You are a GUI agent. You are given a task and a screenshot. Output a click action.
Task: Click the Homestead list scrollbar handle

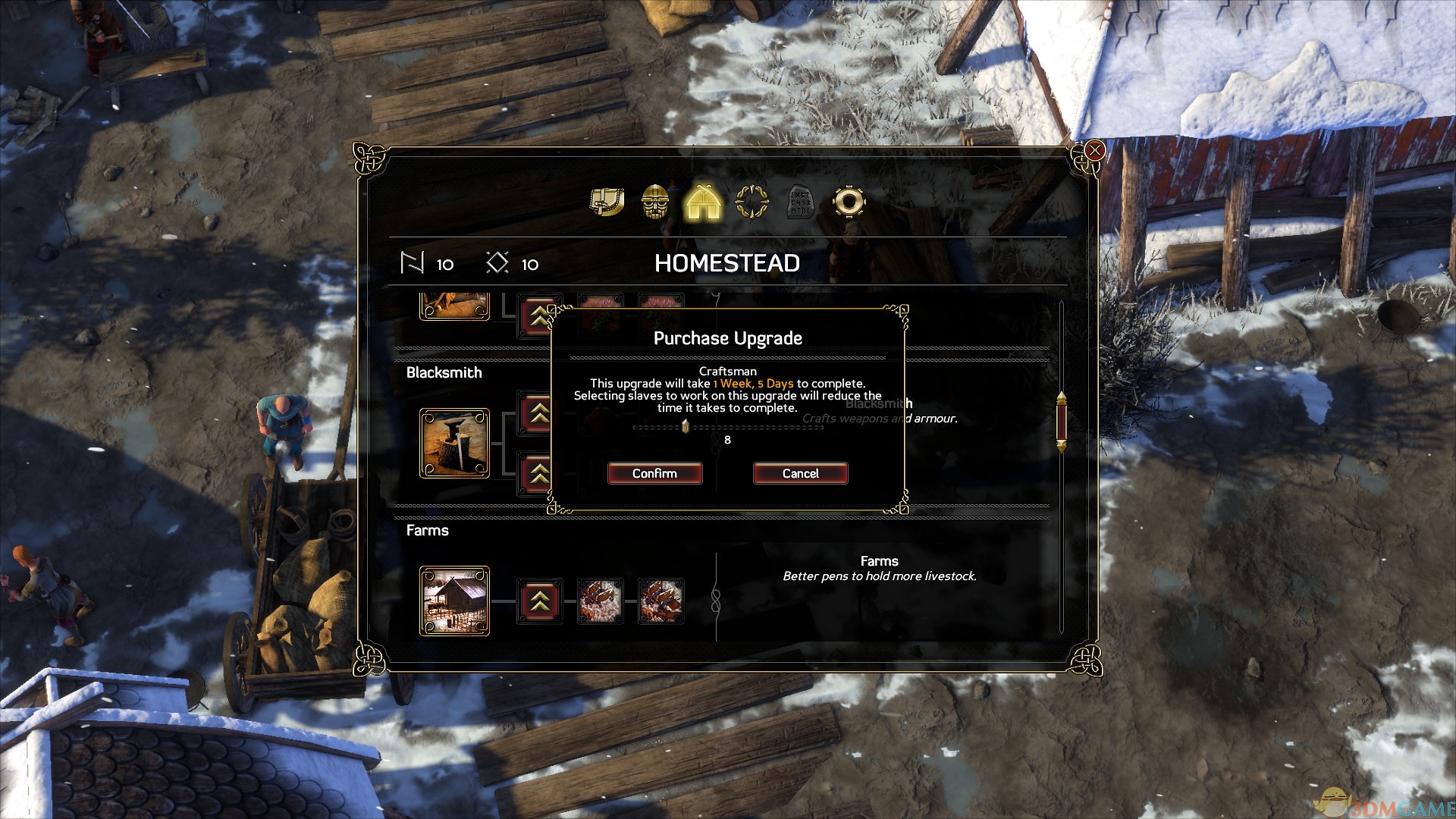1061,422
